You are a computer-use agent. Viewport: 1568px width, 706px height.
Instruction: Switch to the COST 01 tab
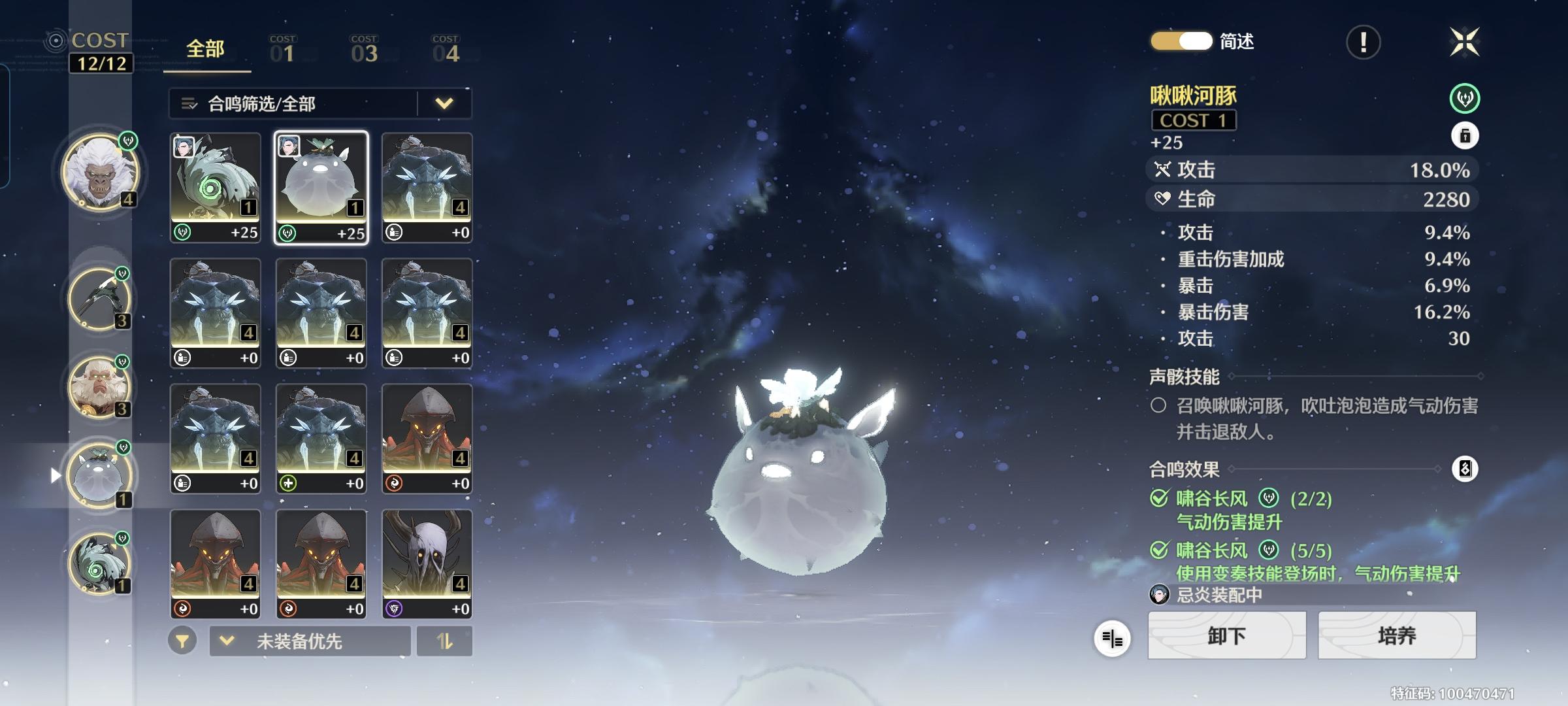pyautogui.click(x=283, y=50)
